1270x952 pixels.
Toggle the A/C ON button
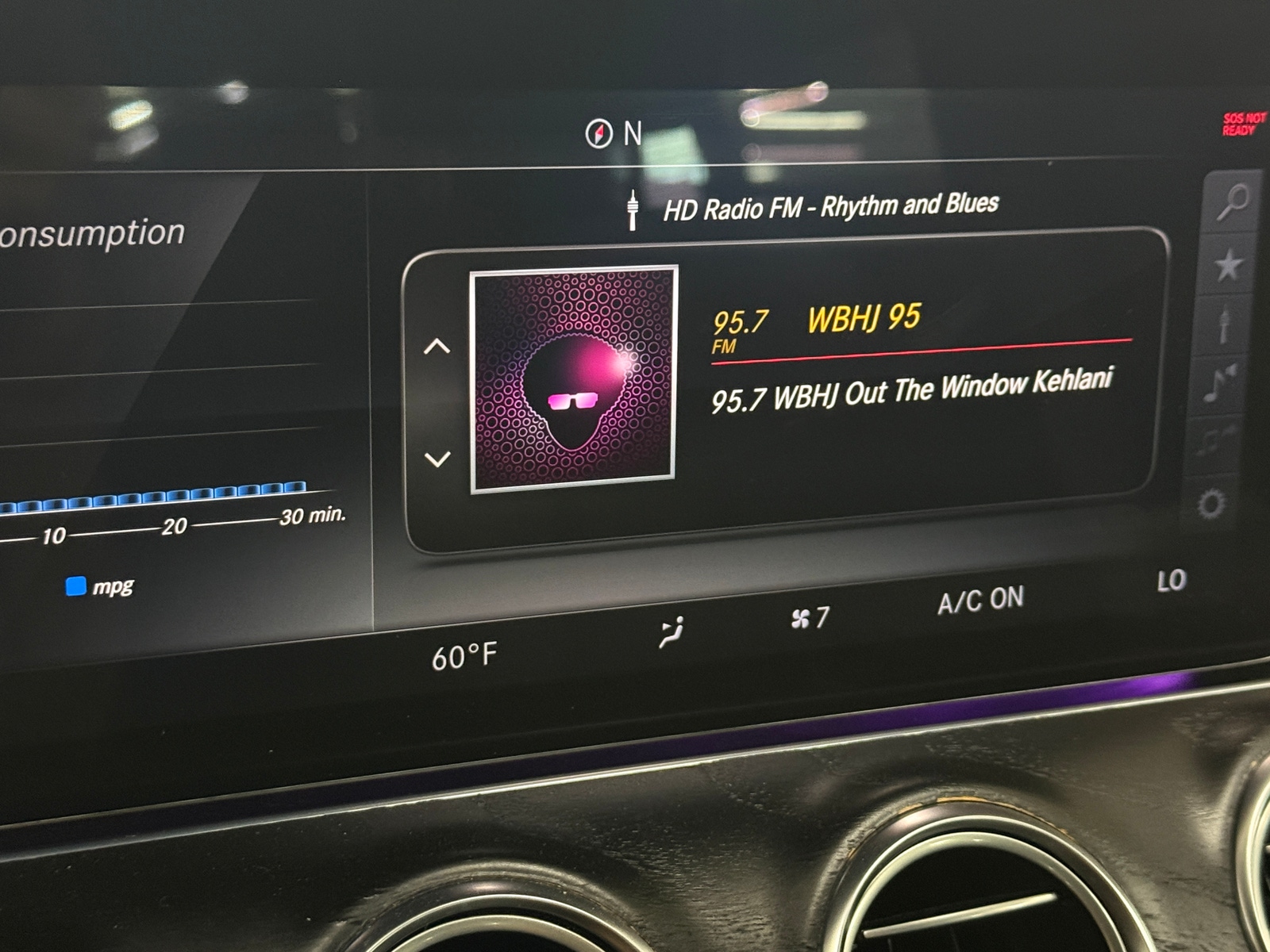click(x=980, y=601)
